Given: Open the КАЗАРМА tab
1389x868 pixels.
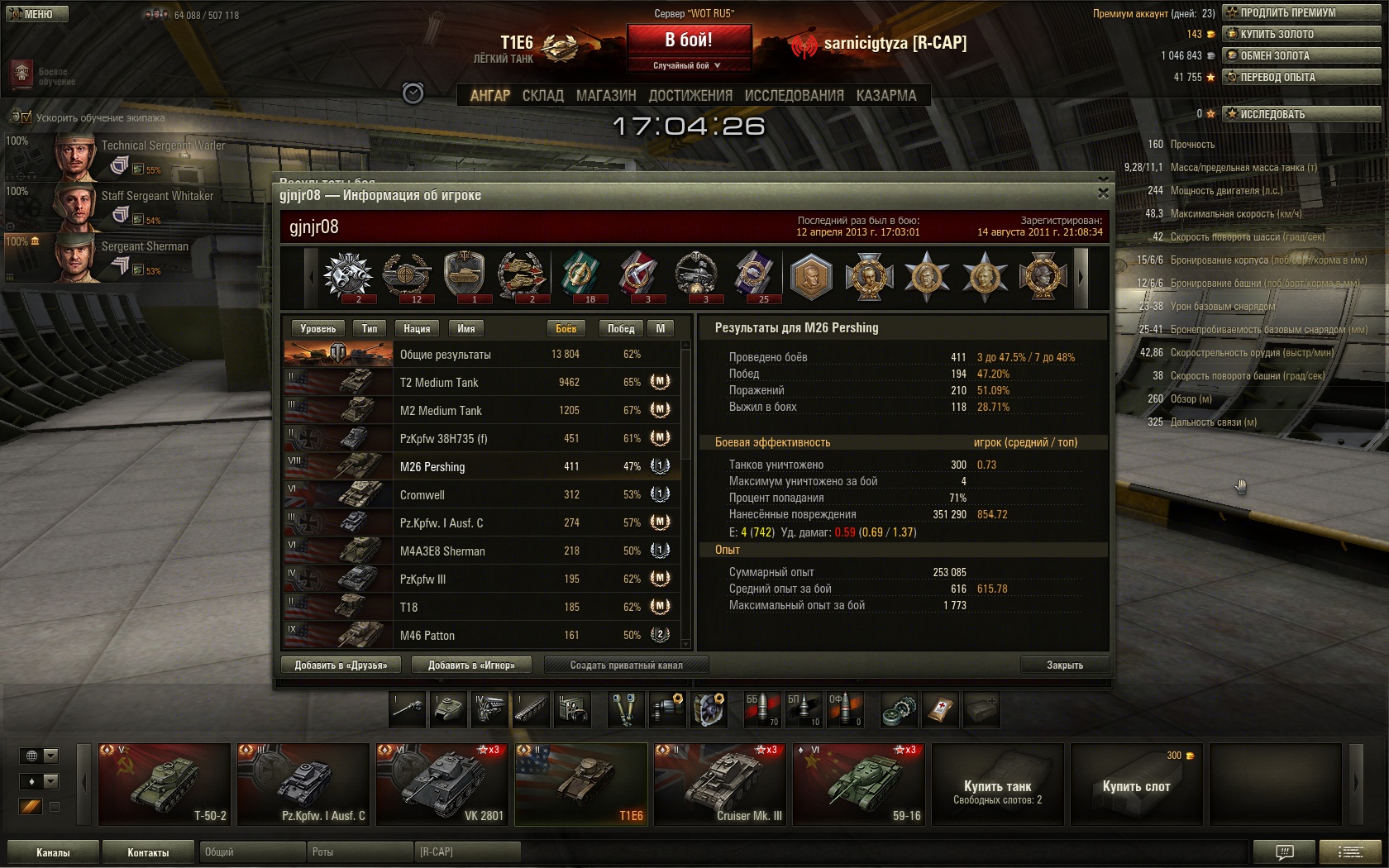Looking at the screenshot, I should click(886, 96).
